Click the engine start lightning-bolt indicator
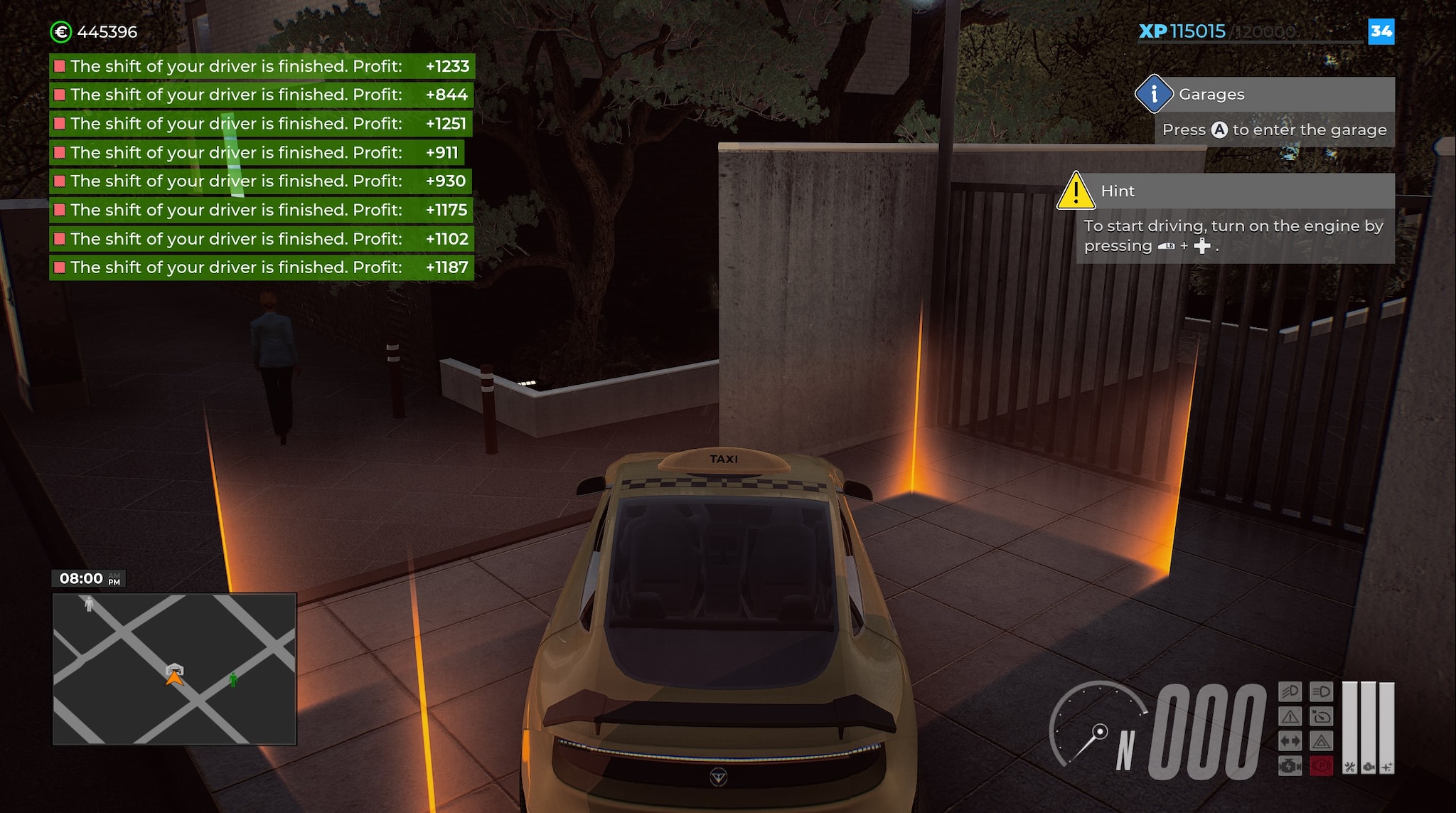Viewport: 1456px width, 813px height. tap(1290, 766)
